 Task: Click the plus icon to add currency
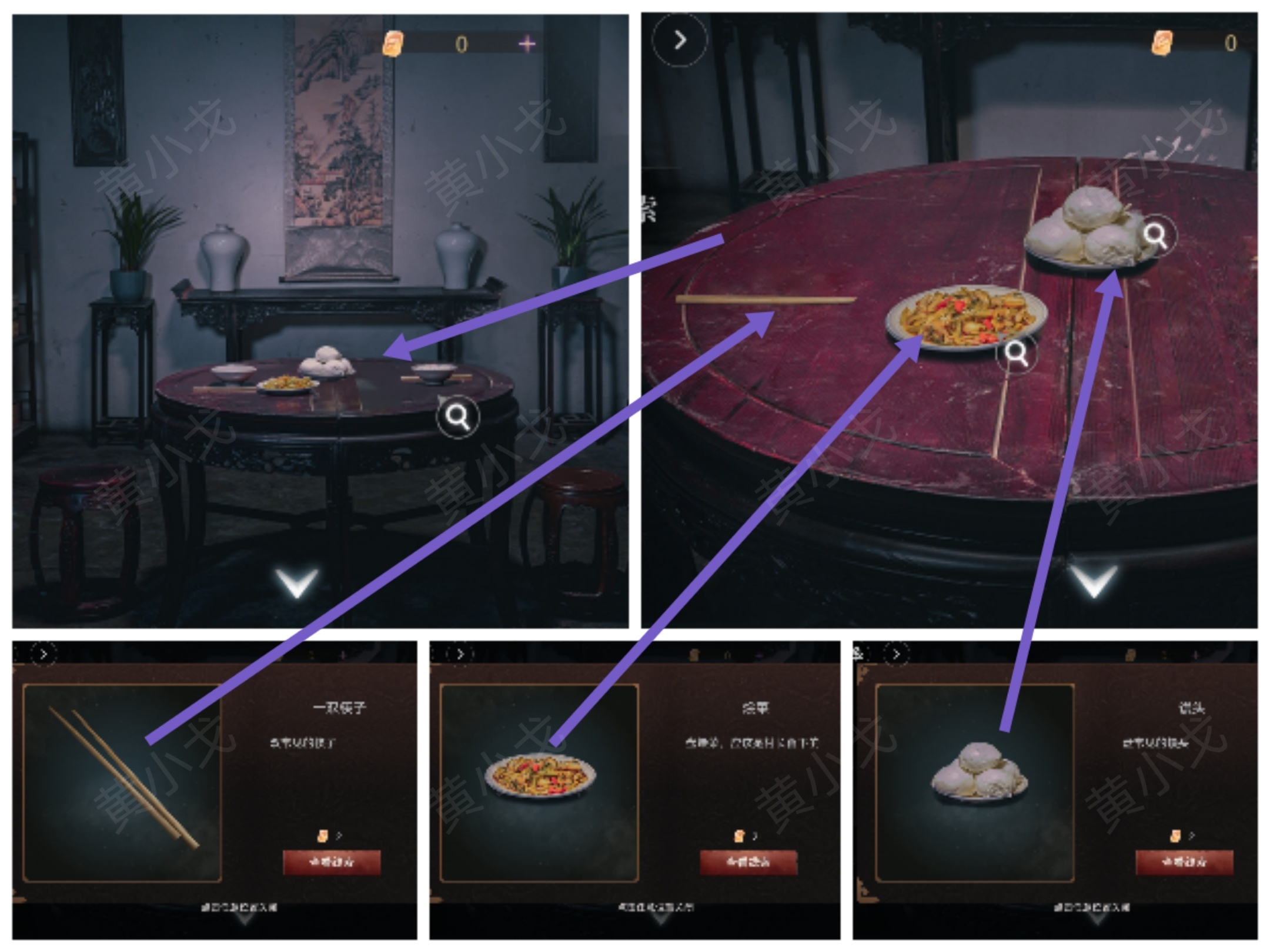pos(528,43)
